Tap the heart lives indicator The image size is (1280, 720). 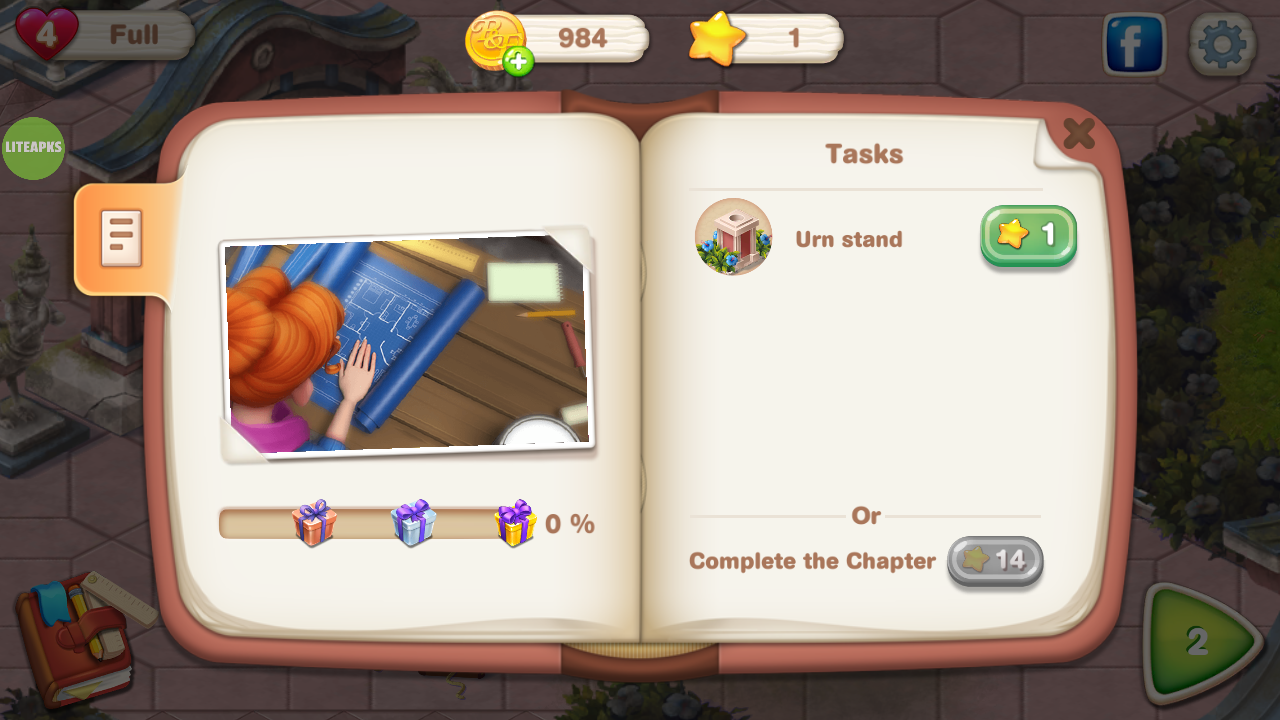click(47, 34)
